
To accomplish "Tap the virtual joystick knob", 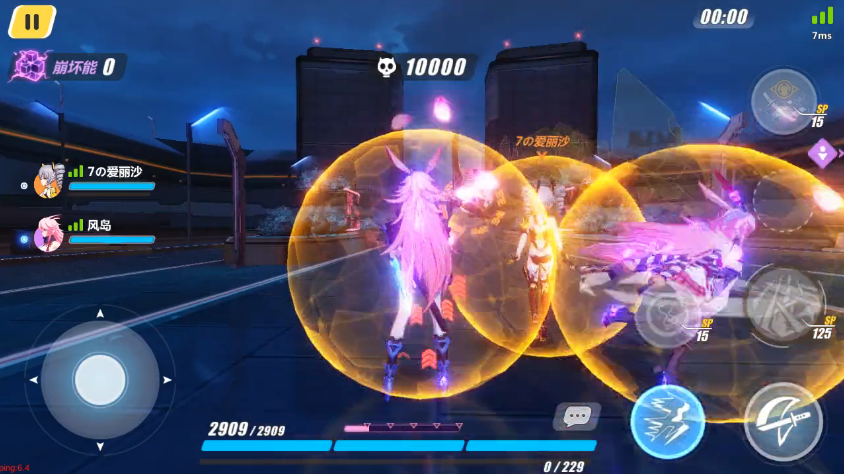I will [x=100, y=379].
